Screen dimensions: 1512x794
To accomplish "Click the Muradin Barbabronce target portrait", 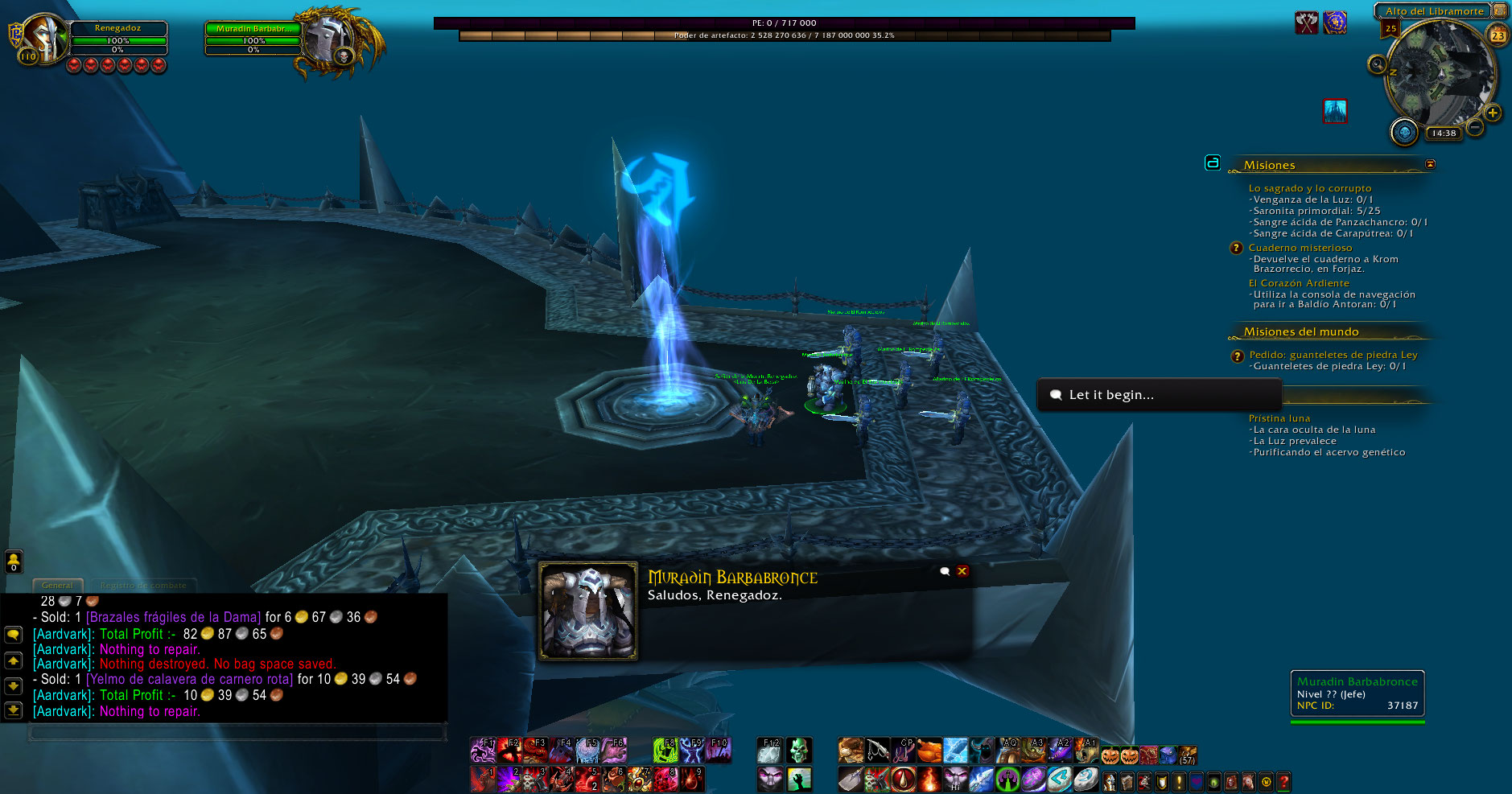I will [x=331, y=38].
